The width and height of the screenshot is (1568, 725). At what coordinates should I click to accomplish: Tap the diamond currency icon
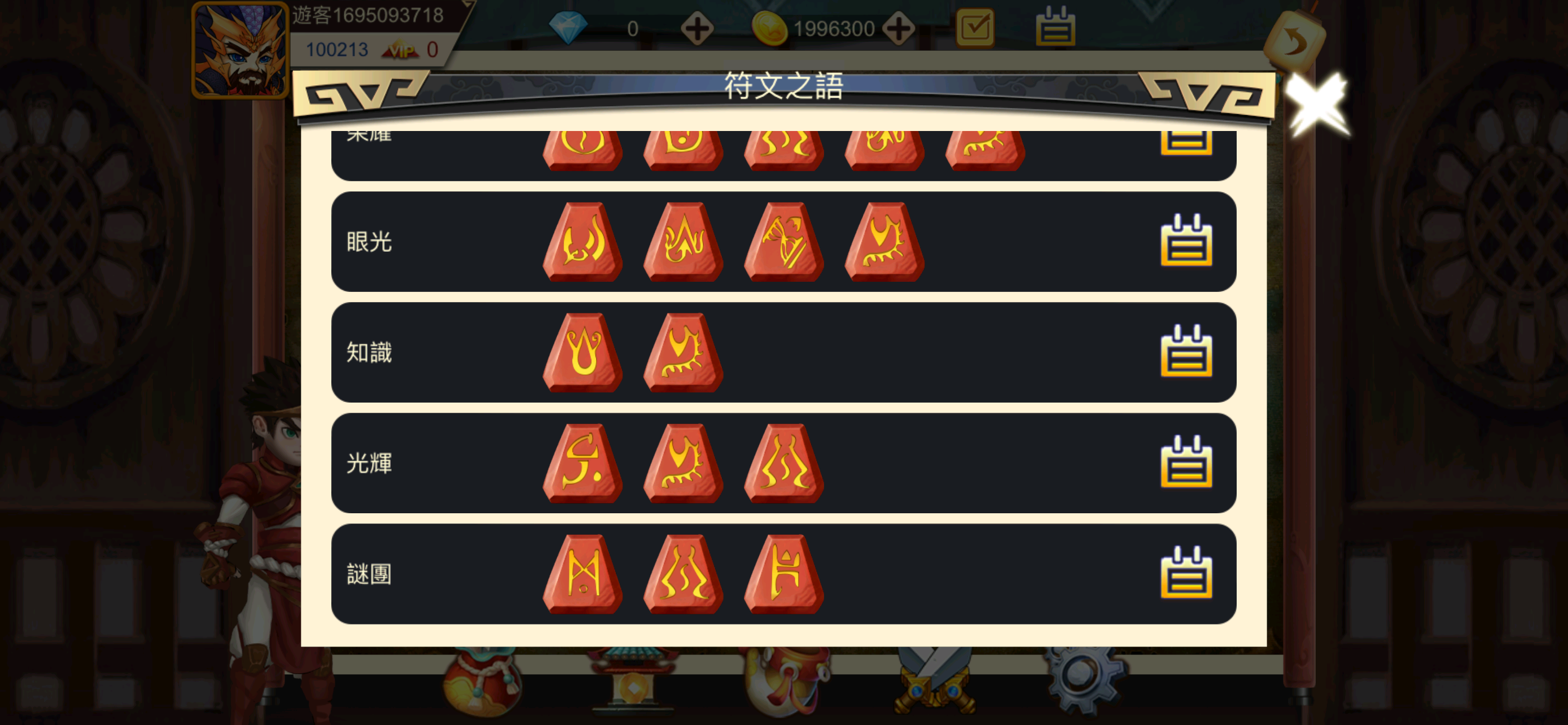[569, 25]
